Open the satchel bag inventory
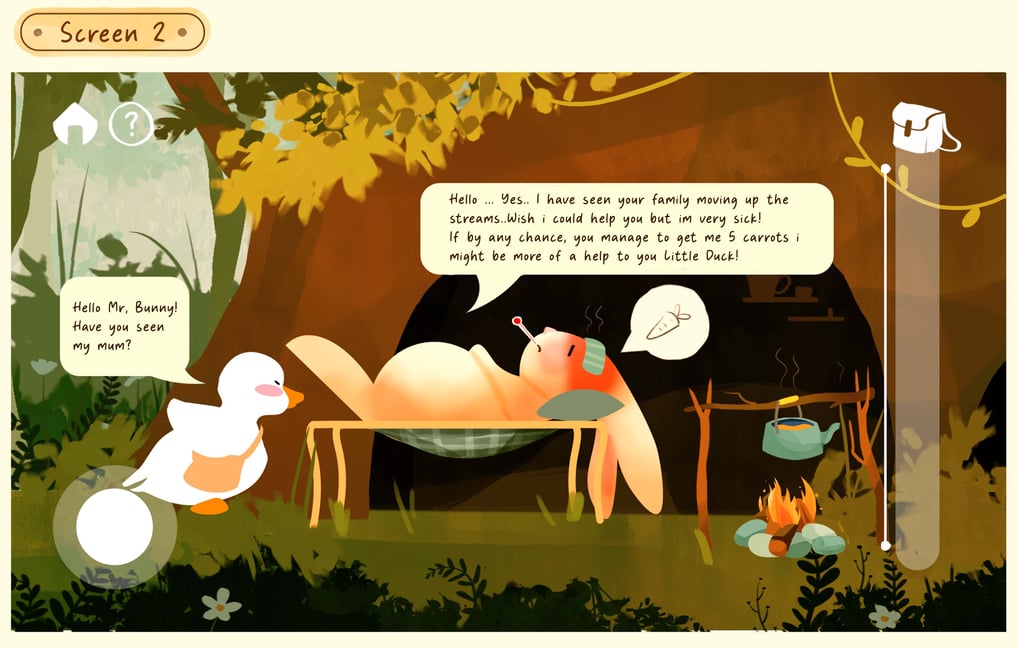The height and width of the screenshot is (648, 1018). 922,128
